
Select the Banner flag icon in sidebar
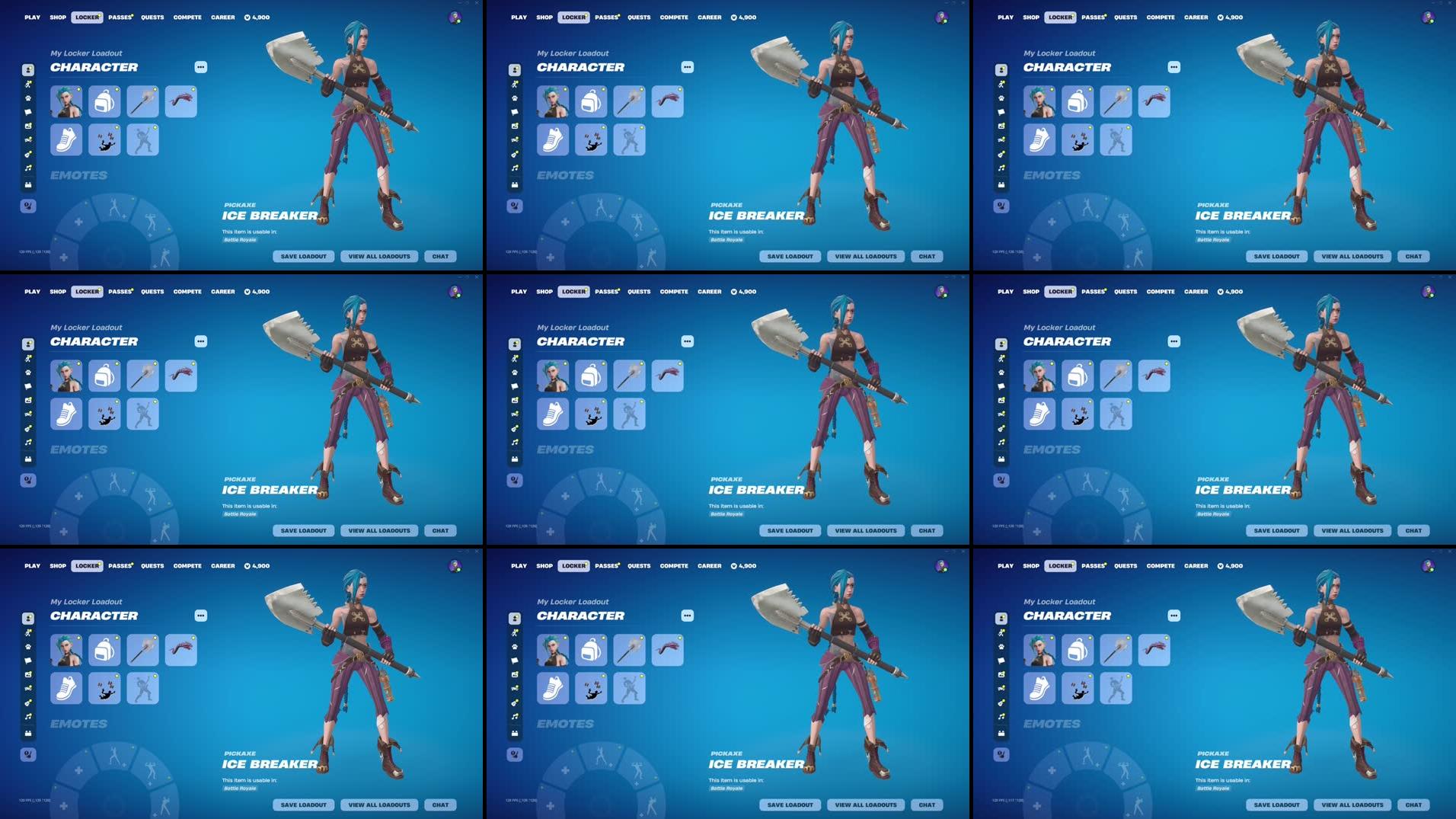27,111
